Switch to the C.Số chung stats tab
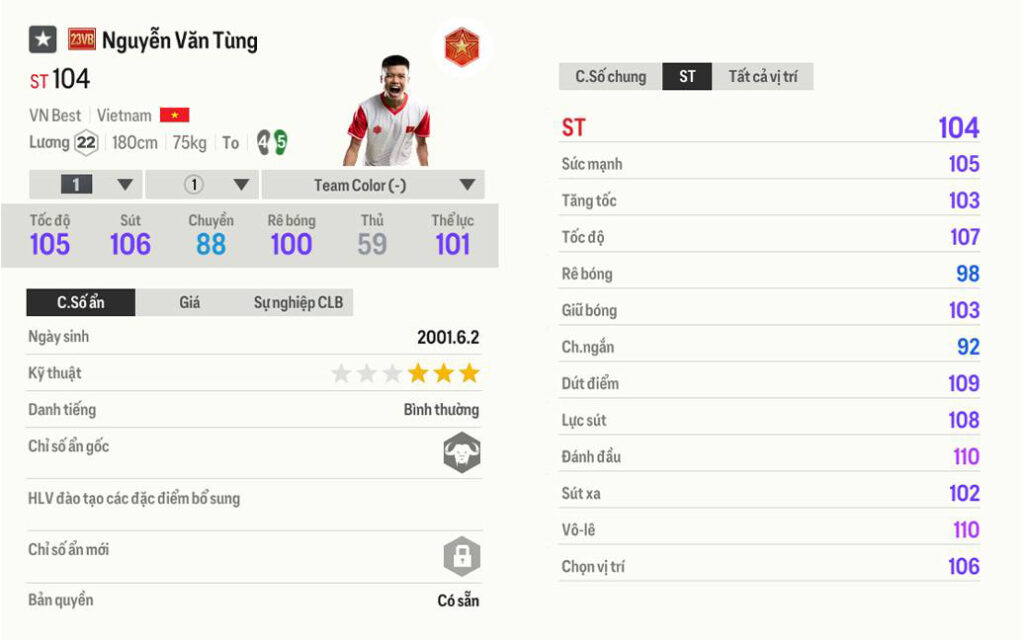This screenshot has width=1024, height=640. 610,77
